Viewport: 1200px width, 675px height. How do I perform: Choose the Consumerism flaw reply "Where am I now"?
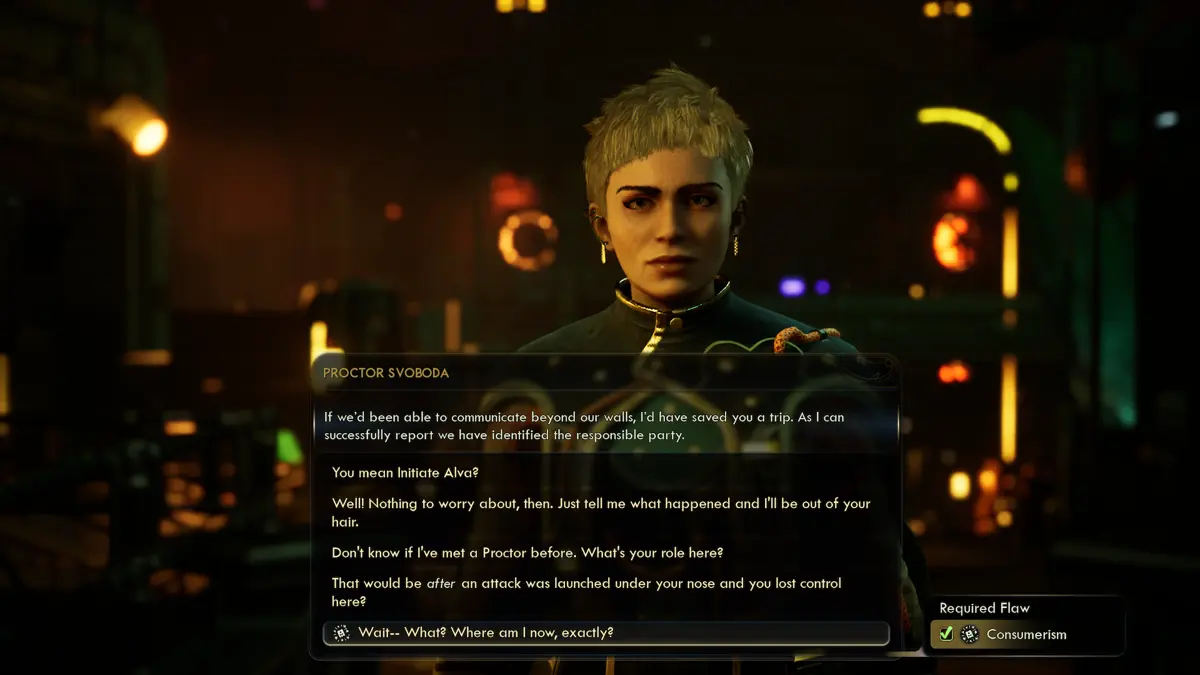pos(486,633)
